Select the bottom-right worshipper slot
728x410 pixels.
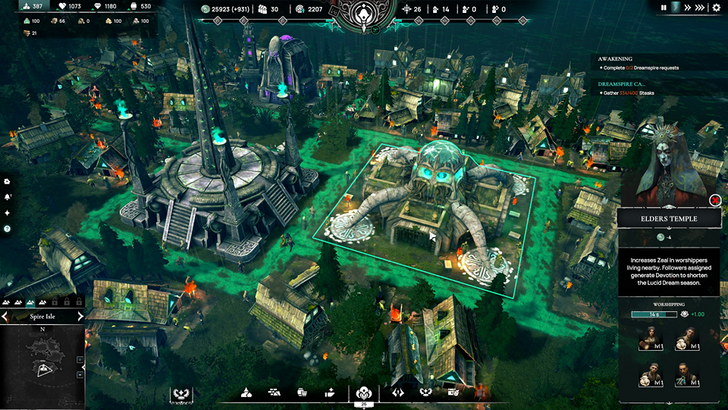[x=683, y=376]
